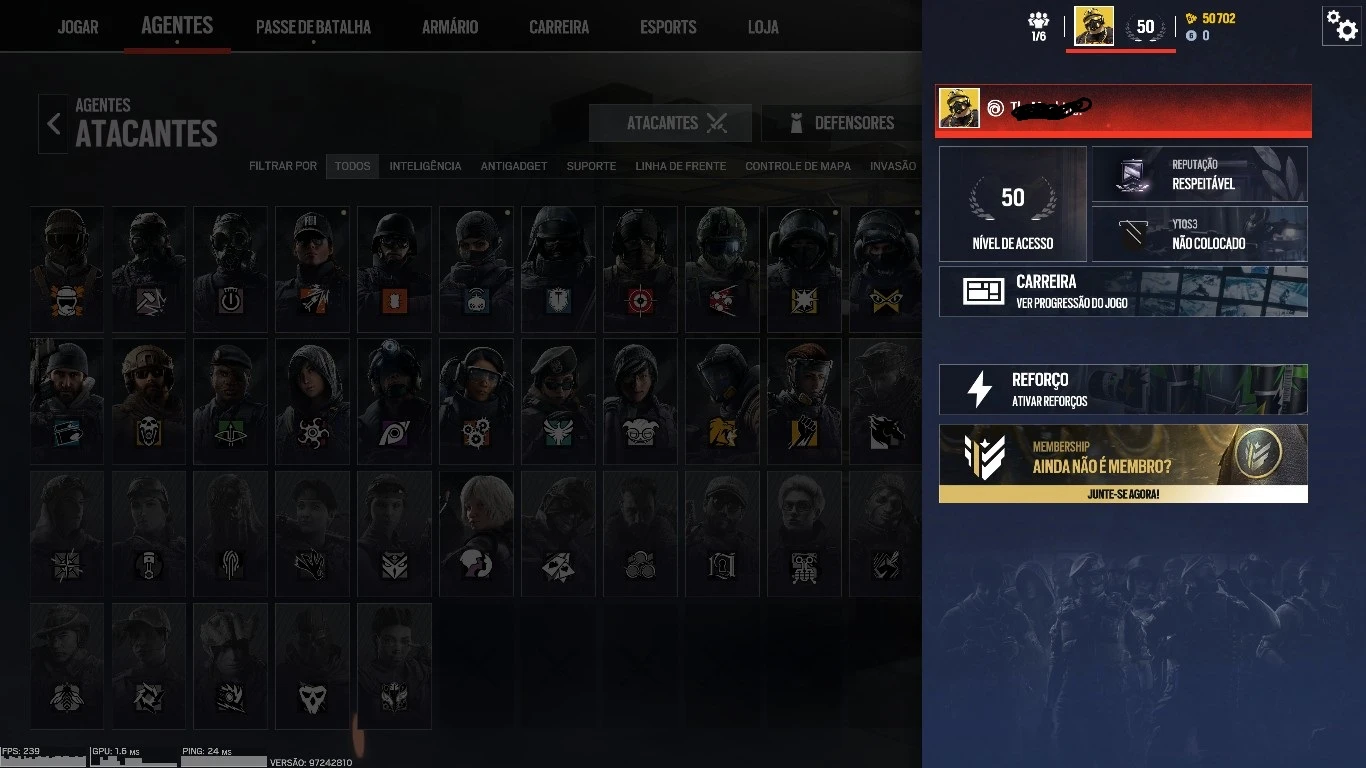The image size is (1366, 768).
Task: Go to the Carreira top tab
Action: pyautogui.click(x=559, y=27)
